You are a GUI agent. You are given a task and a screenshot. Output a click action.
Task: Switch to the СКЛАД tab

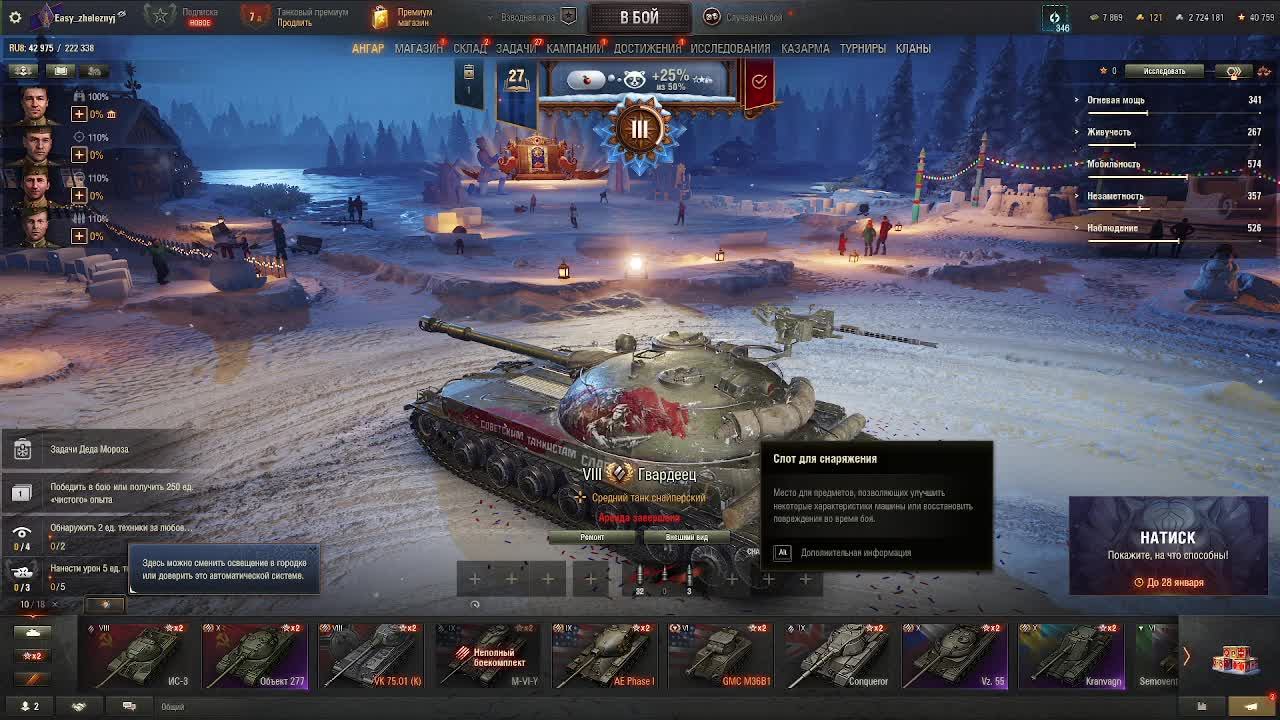[469, 48]
